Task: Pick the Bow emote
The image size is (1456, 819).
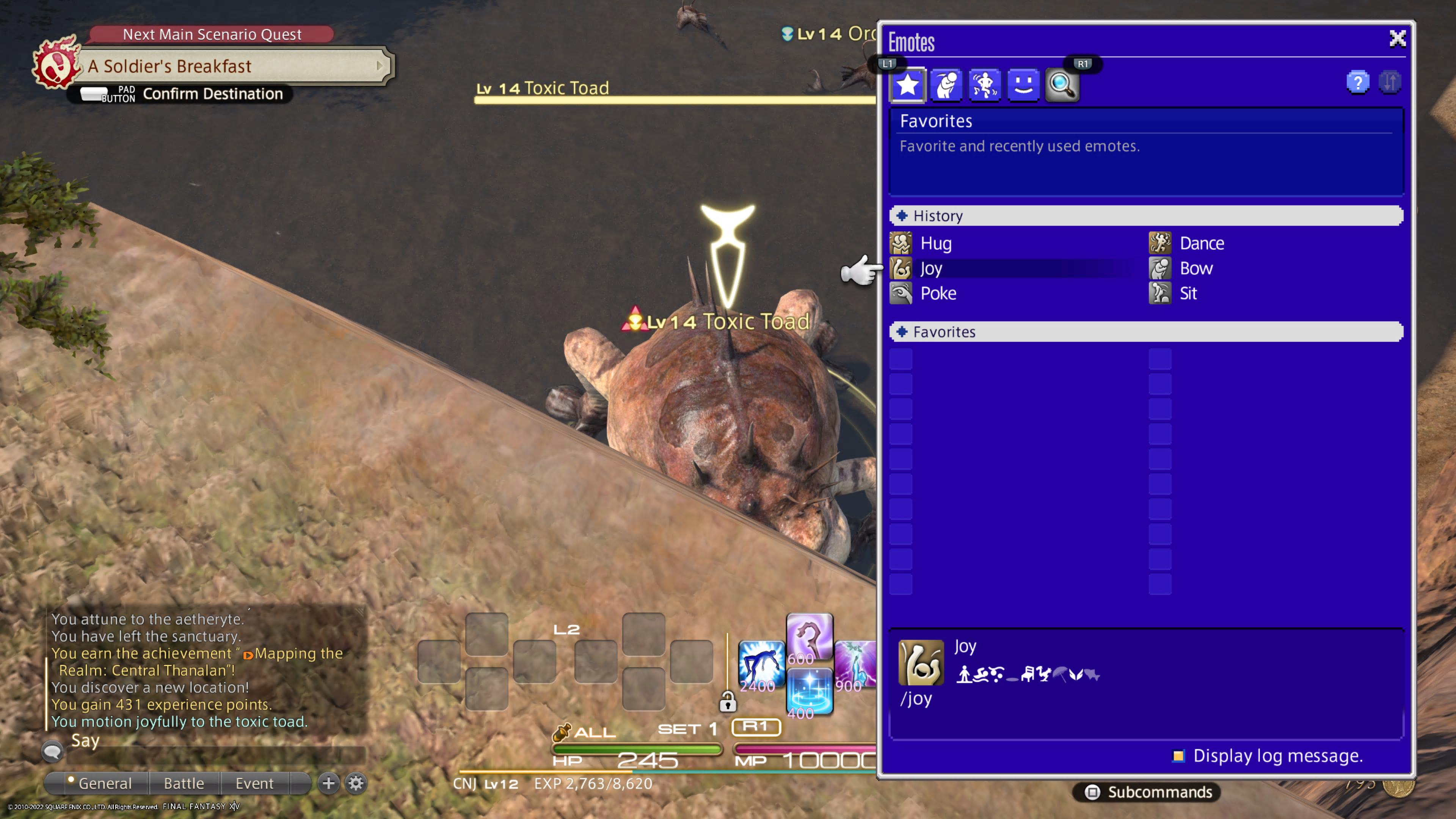Action: click(1196, 268)
